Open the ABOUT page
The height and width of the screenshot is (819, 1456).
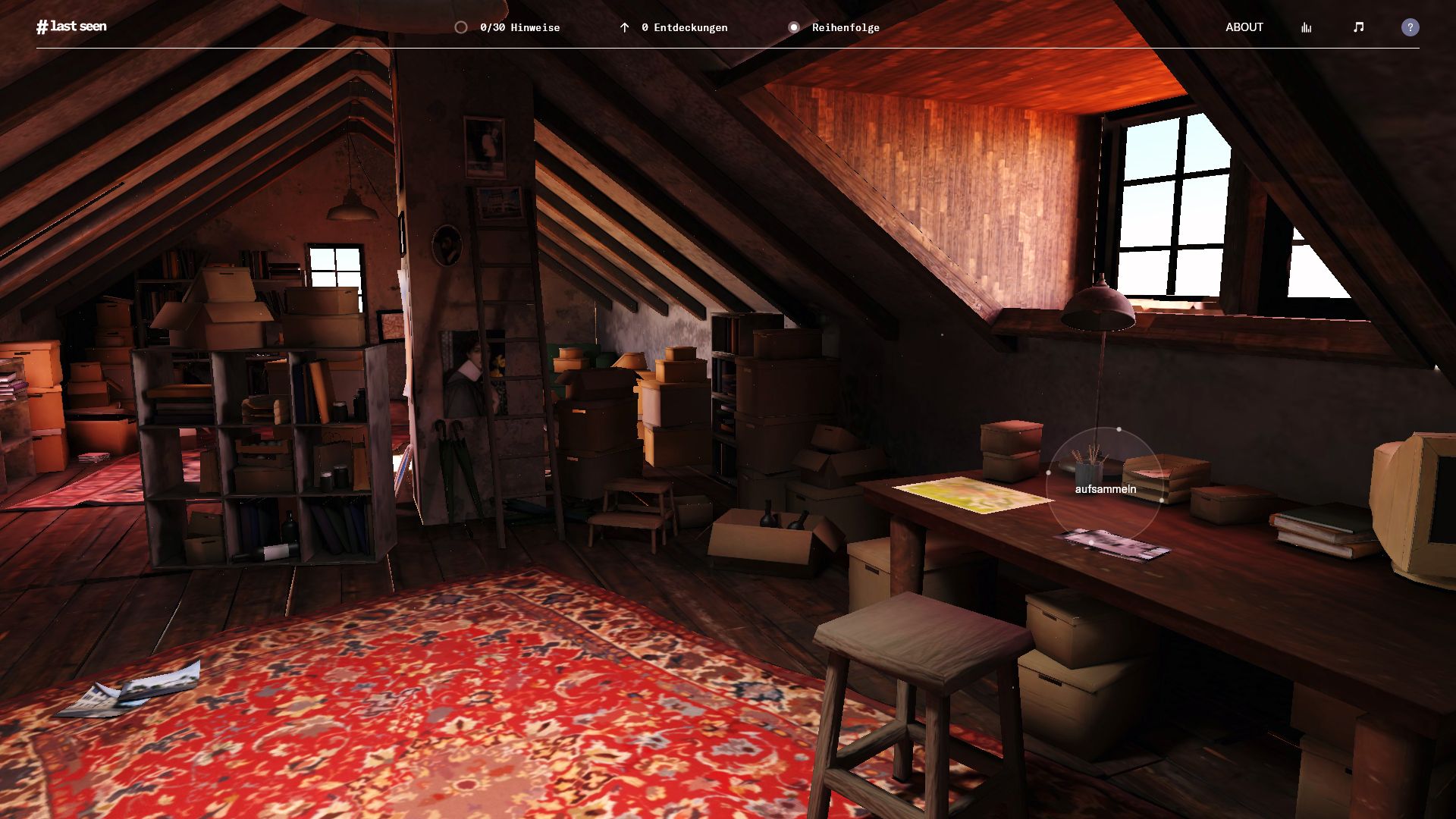tap(1244, 27)
